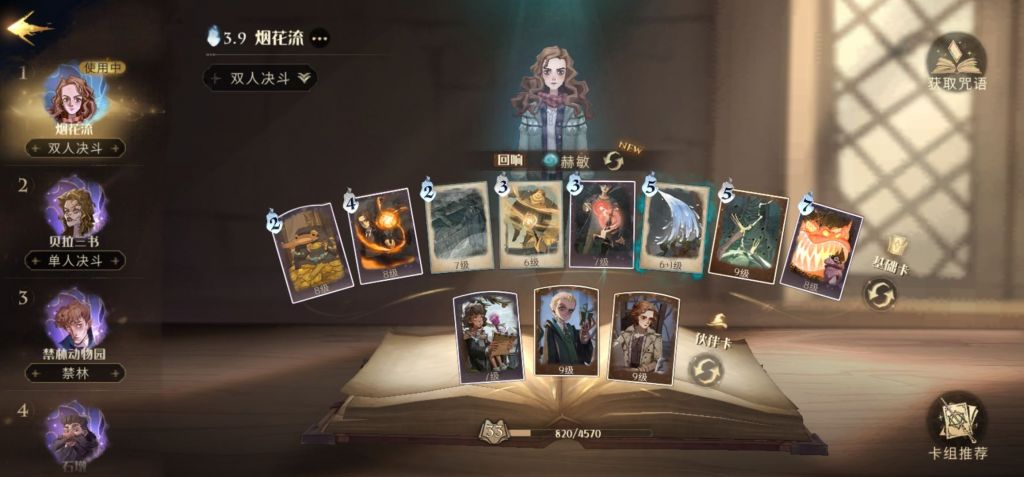Go back using the golden arrow
The image size is (1024, 477).
point(29,26)
